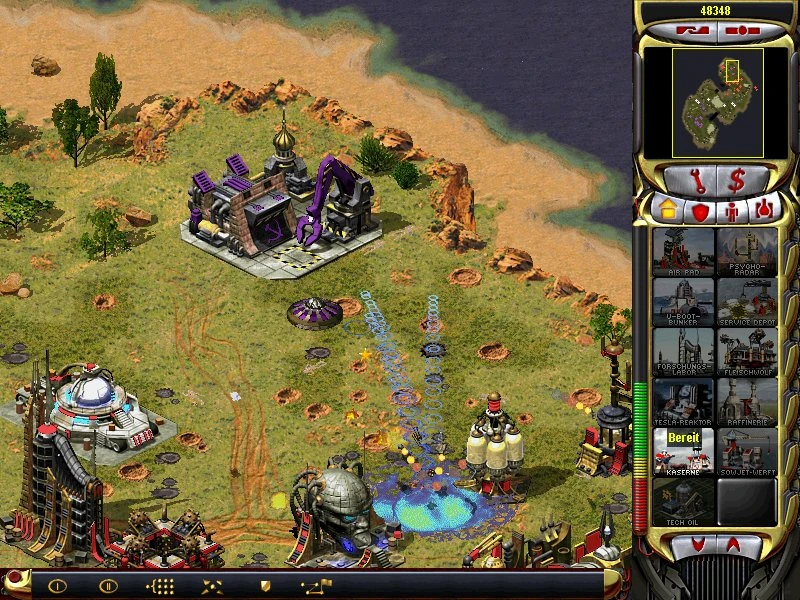
Task: Build a Tesla-Reaktor
Action: tap(683, 401)
